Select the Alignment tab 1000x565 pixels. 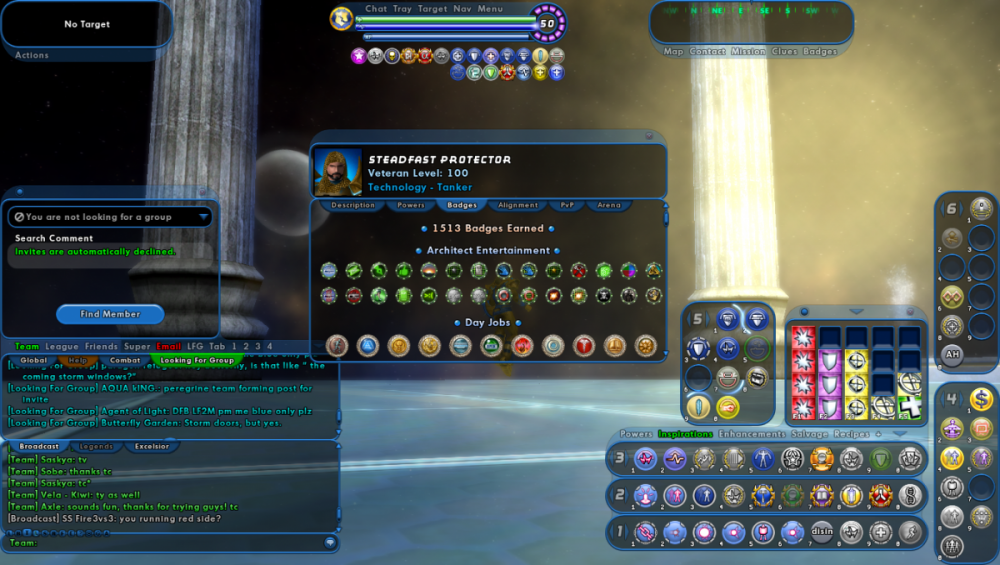click(518, 205)
